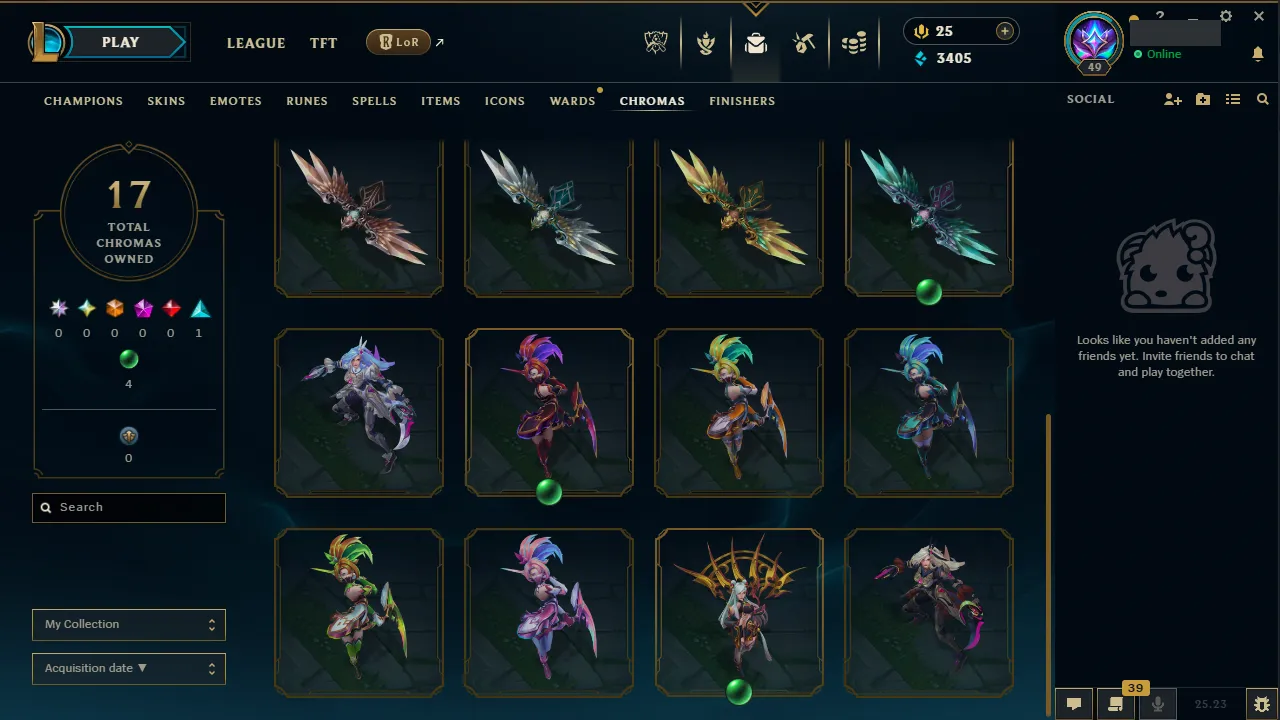Open the chat bubble icon at bottom right
Viewport: 1280px width, 720px height.
[1073, 703]
